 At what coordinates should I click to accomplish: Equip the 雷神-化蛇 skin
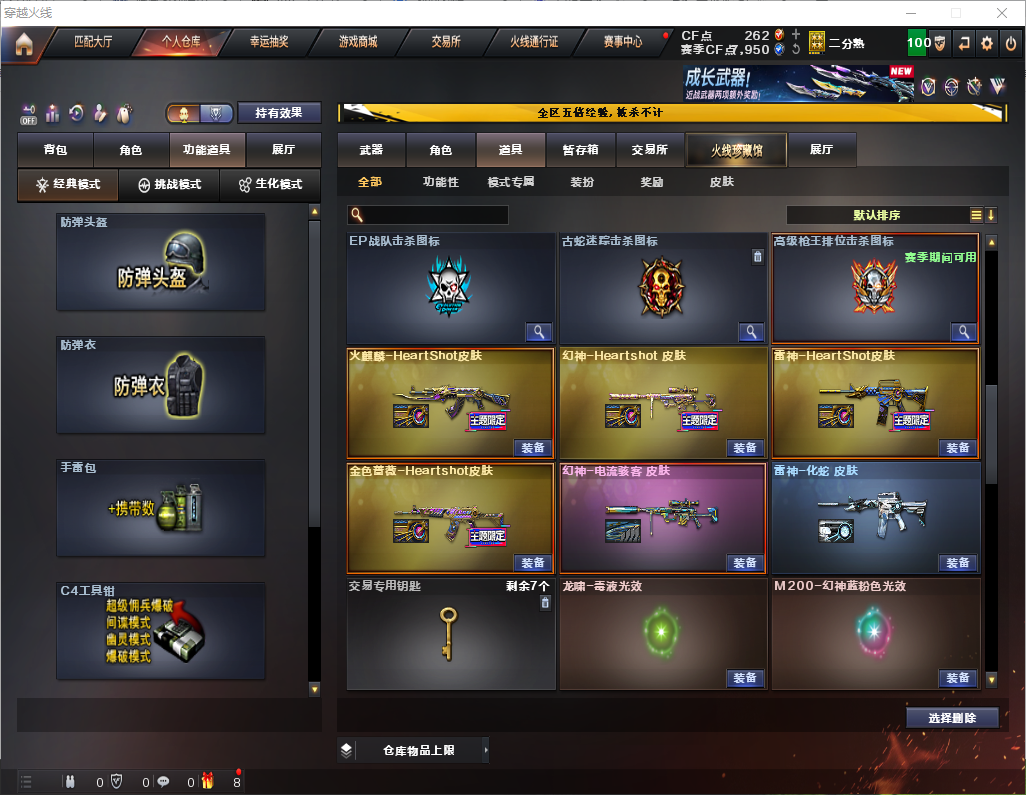pos(957,563)
